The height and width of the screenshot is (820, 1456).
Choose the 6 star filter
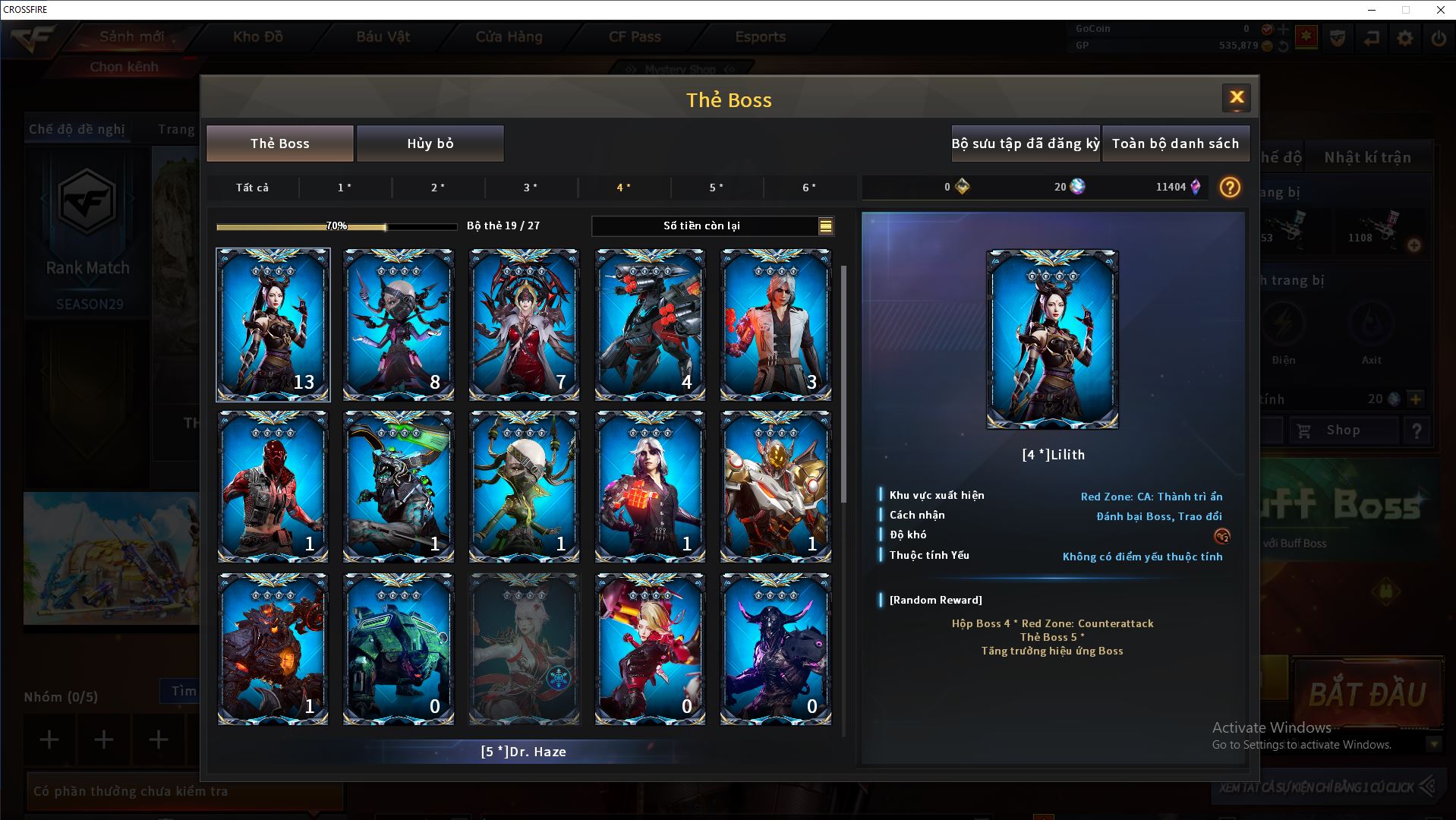809,188
